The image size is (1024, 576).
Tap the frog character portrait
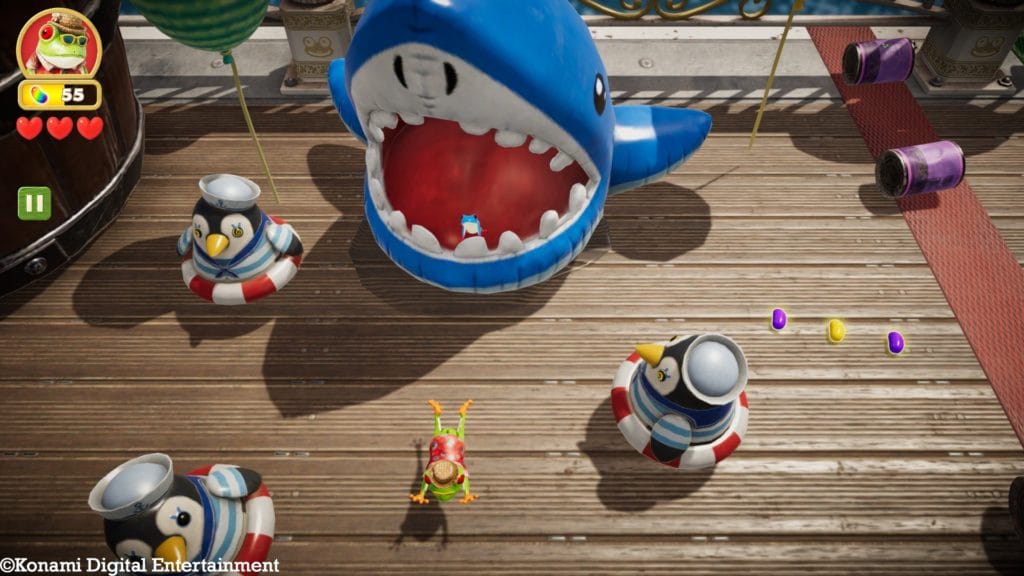click(59, 45)
